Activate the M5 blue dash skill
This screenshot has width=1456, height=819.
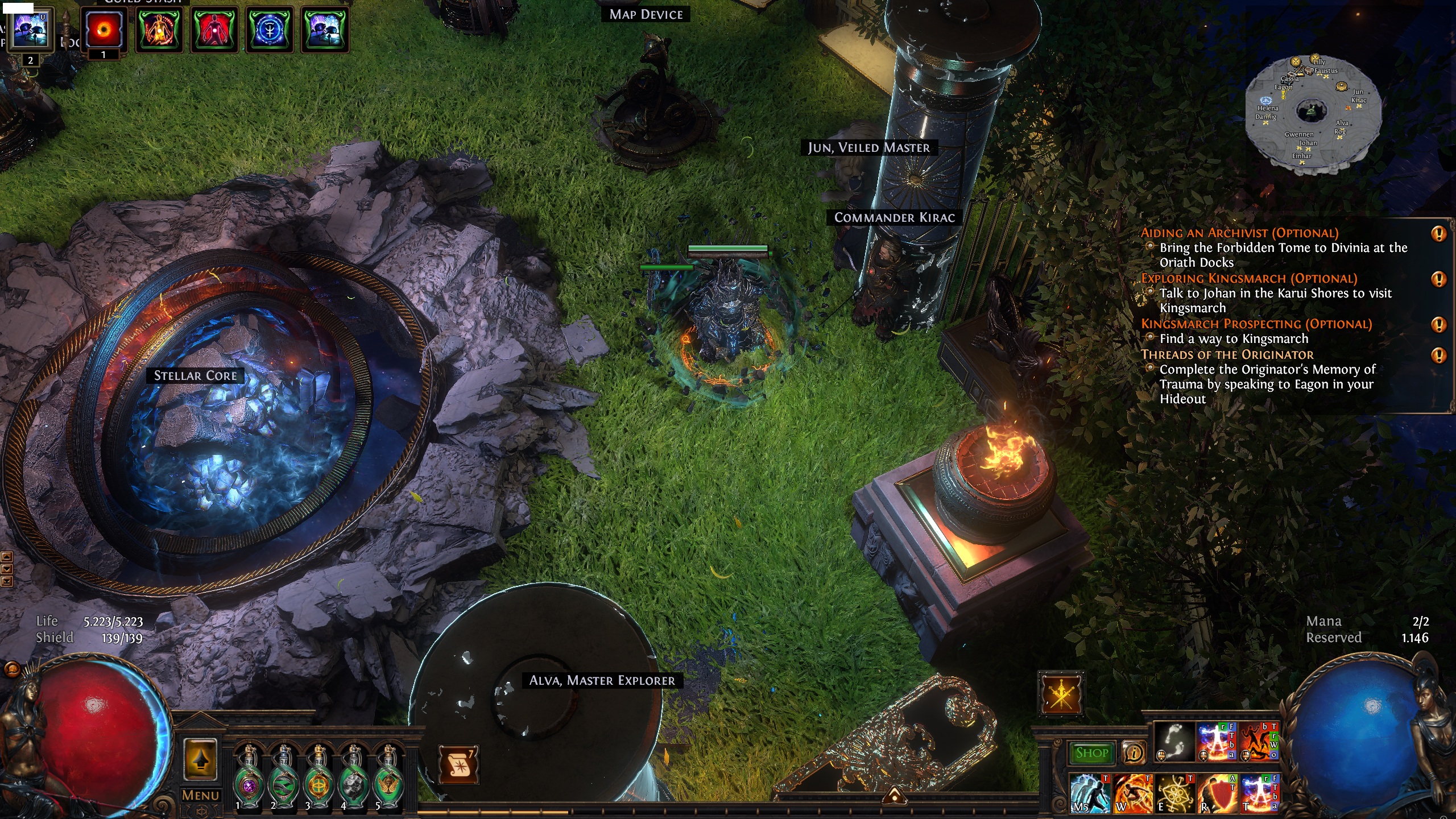1090,793
